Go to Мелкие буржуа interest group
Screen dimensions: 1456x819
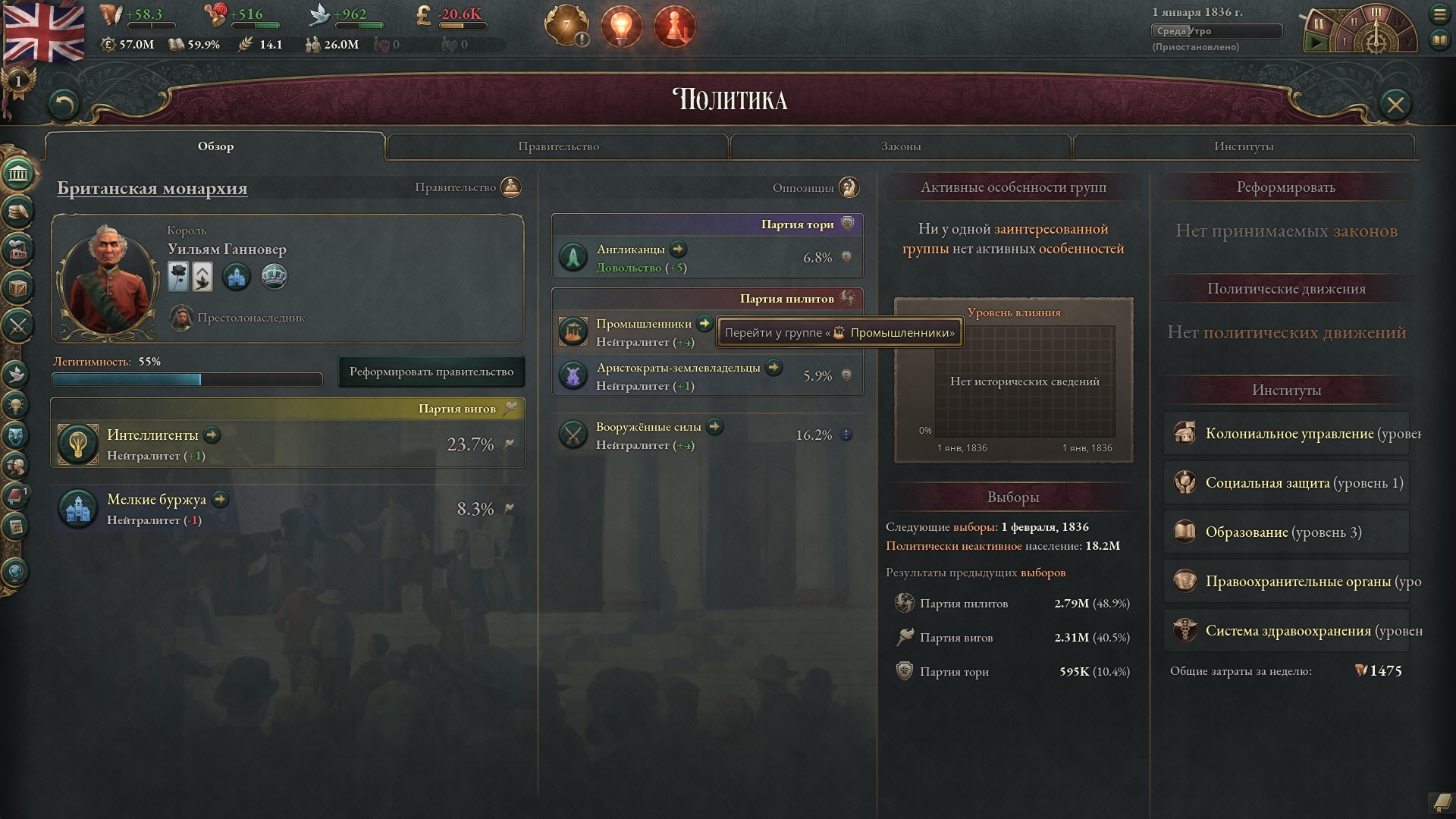click(221, 499)
